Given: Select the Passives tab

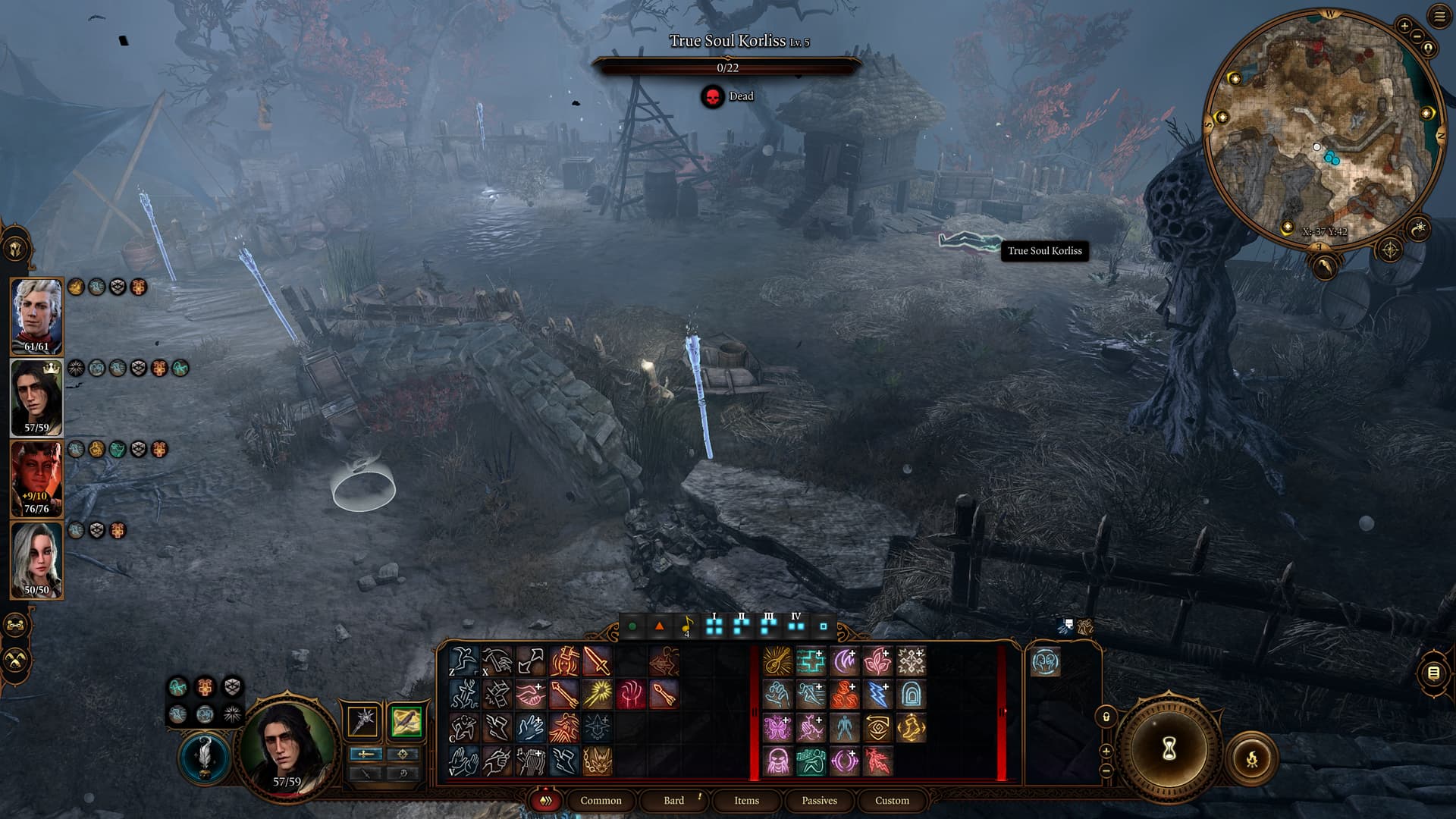Looking at the screenshot, I should coord(819,800).
